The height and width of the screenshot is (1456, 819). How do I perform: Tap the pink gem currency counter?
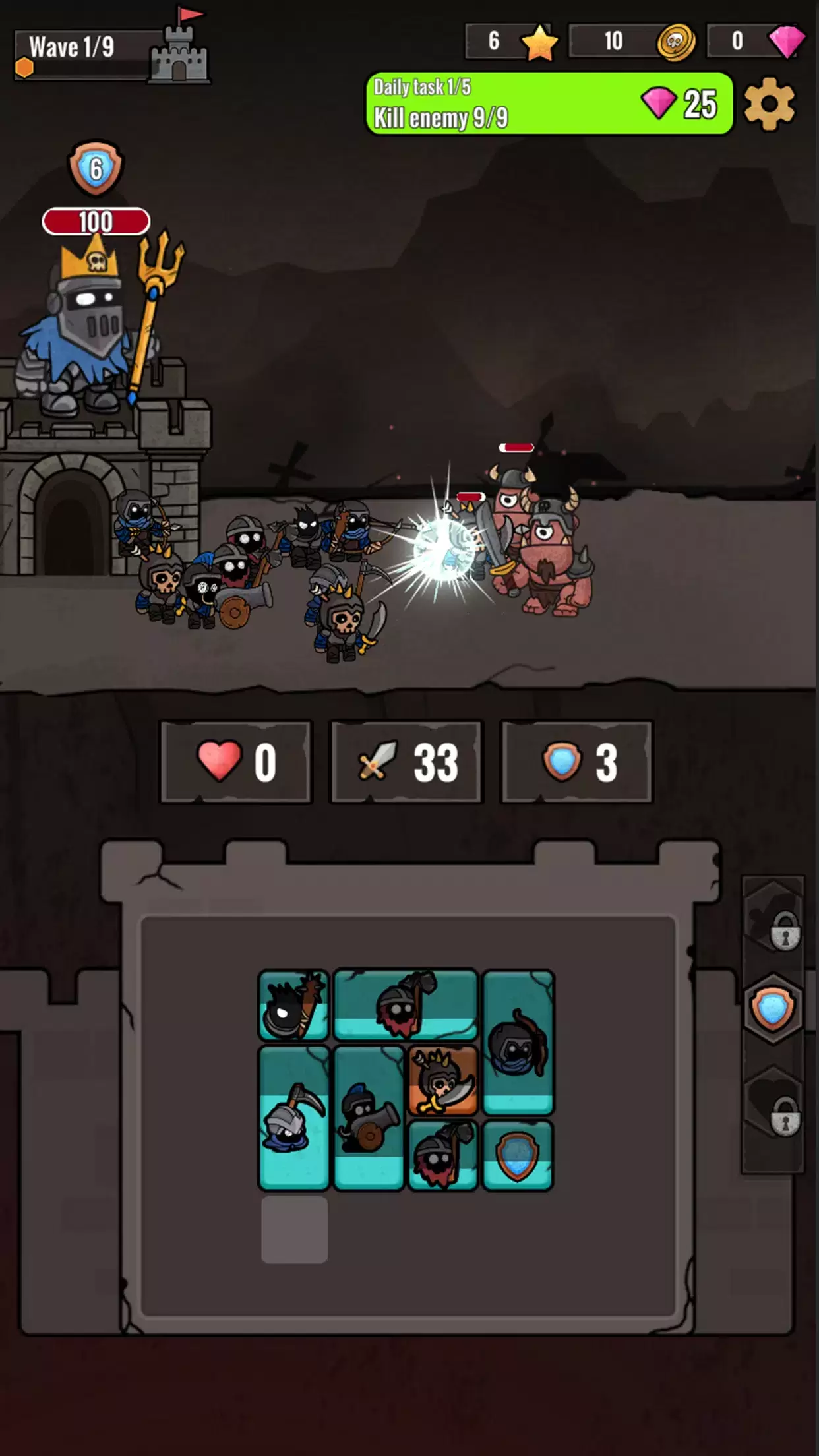pos(756,42)
